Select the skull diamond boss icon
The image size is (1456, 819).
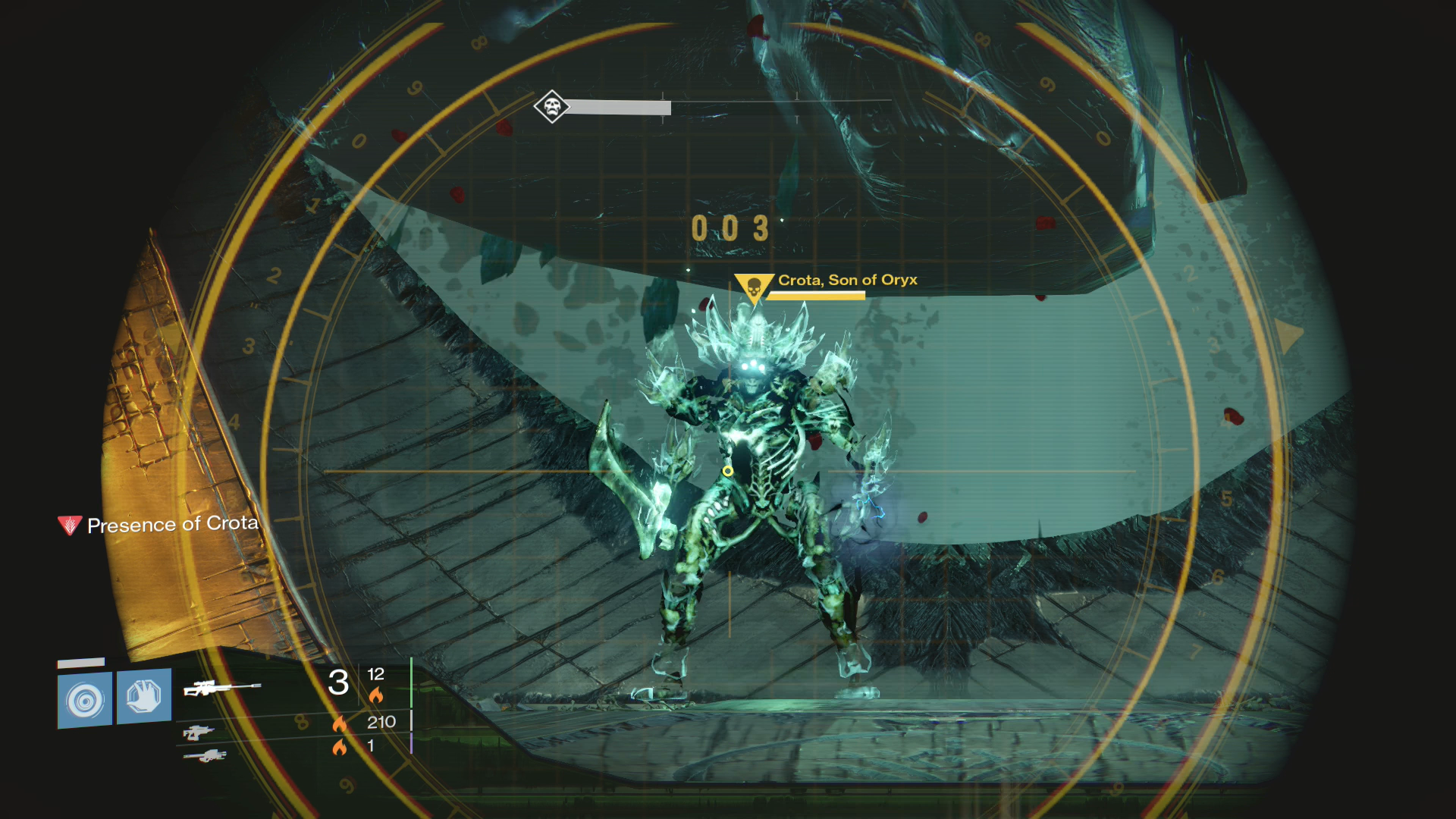click(552, 106)
